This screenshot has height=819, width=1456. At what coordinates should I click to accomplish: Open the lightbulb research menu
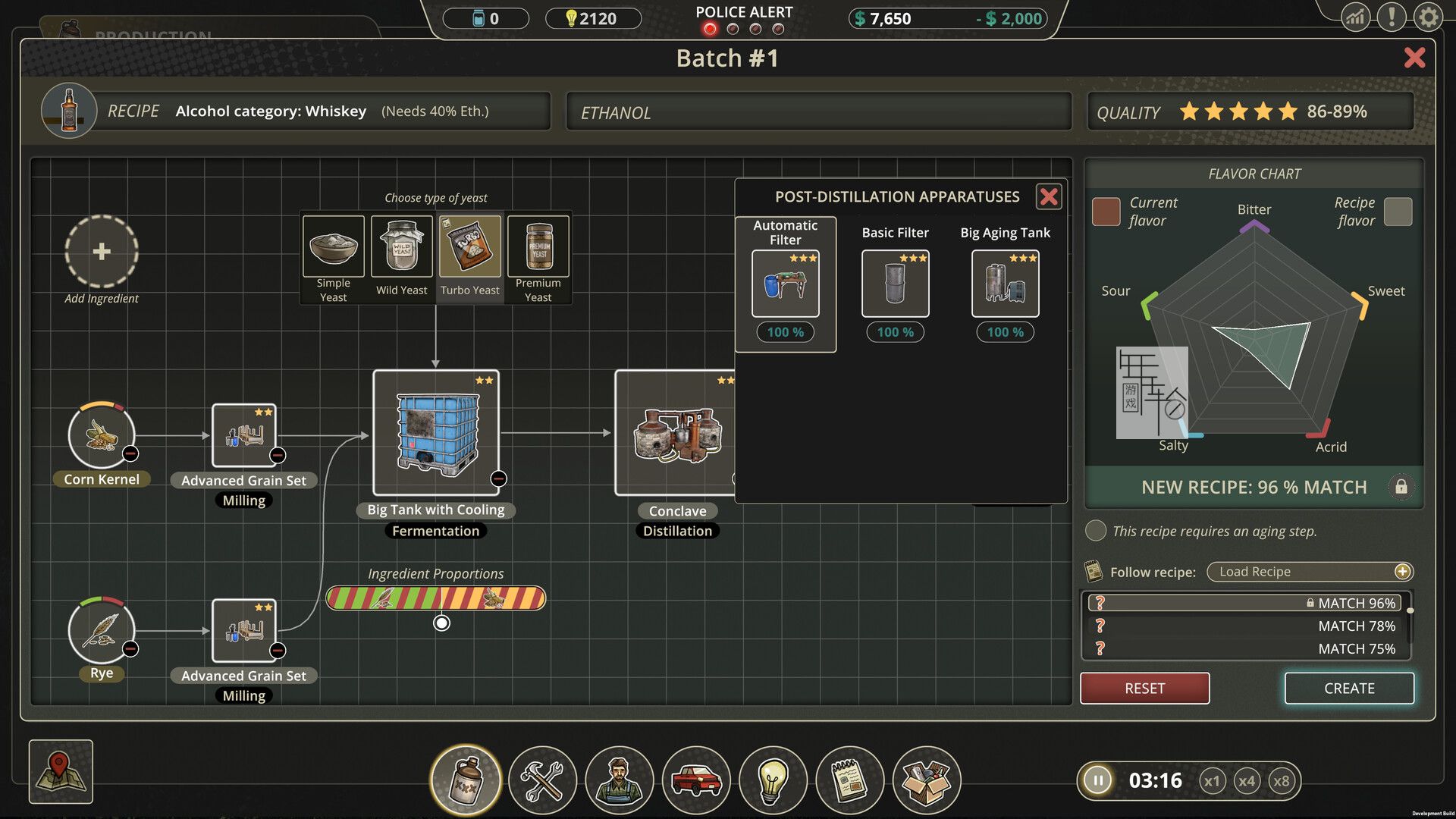tap(773, 780)
